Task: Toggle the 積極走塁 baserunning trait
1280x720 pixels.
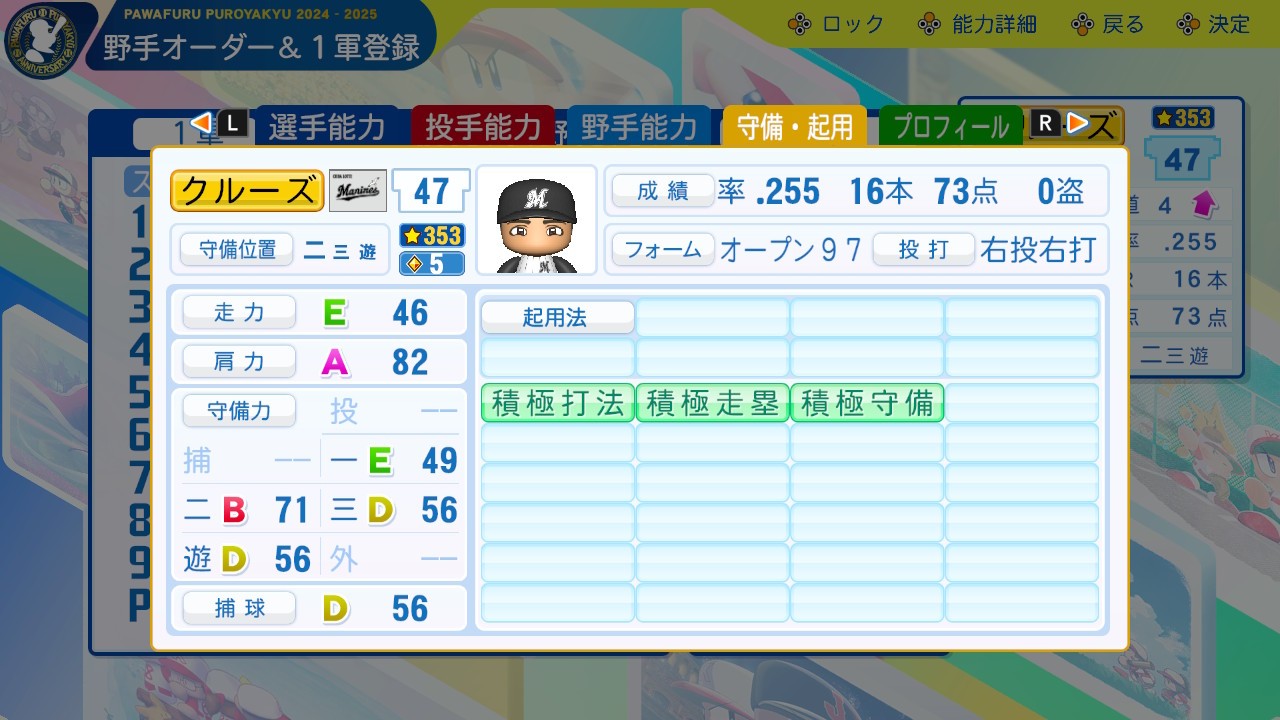Action: tap(711, 404)
